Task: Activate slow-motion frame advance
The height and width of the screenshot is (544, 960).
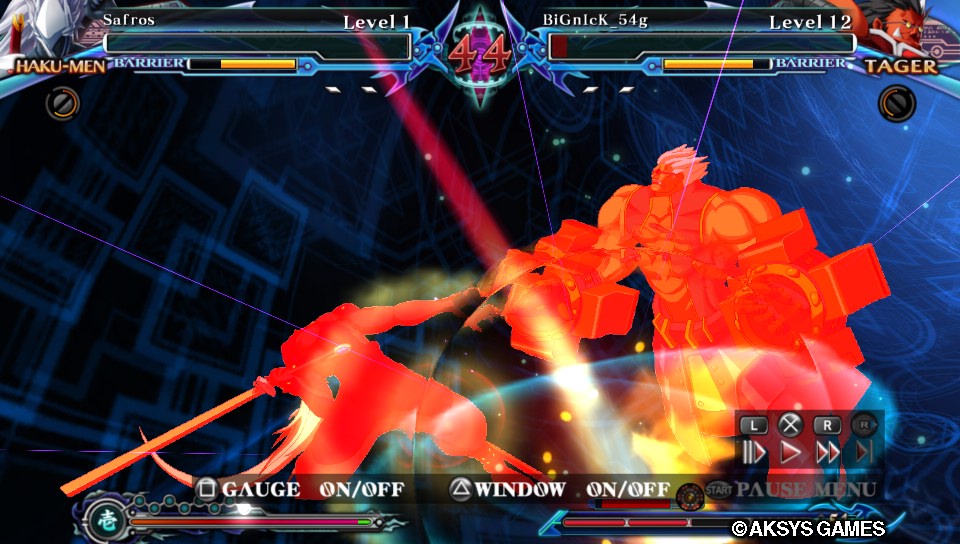Action: 754,452
